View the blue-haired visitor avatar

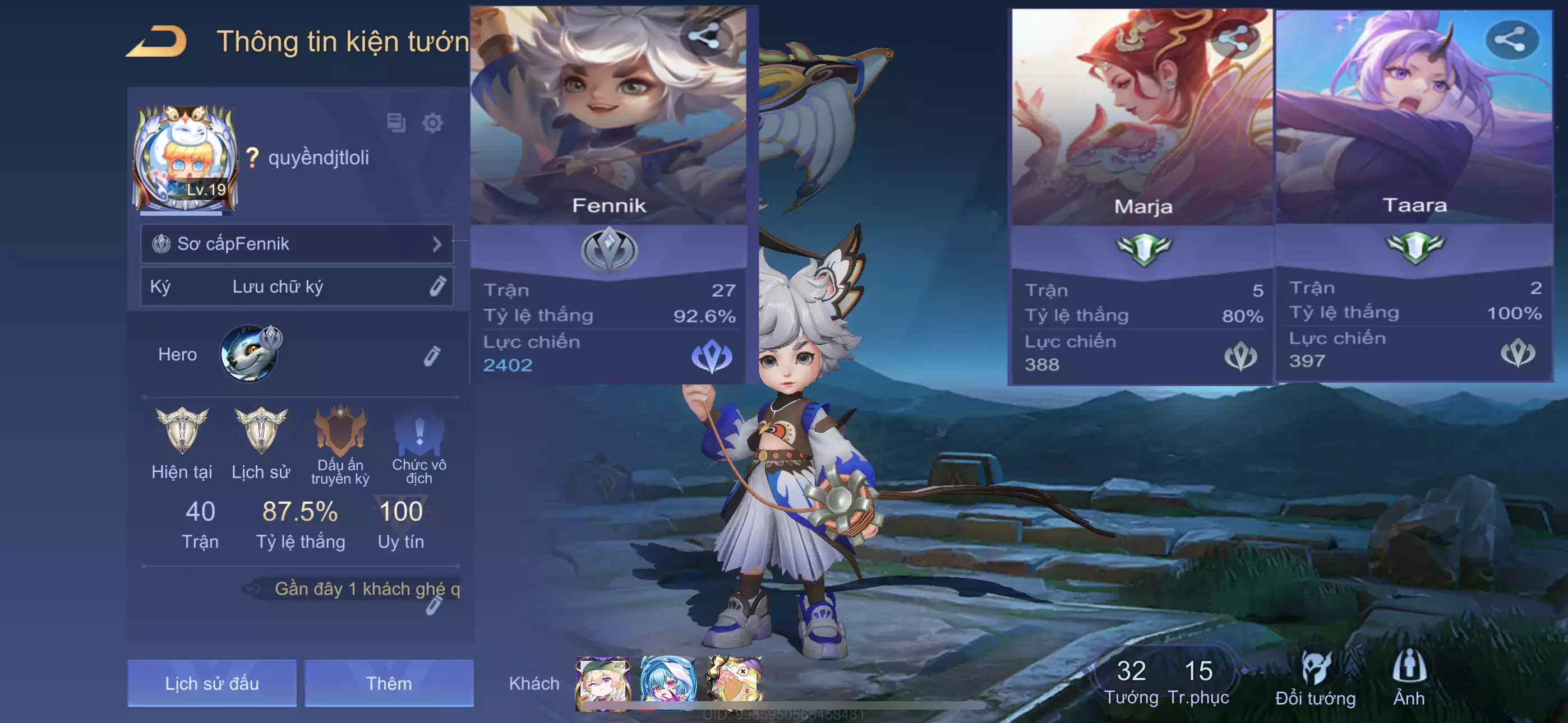(x=668, y=683)
